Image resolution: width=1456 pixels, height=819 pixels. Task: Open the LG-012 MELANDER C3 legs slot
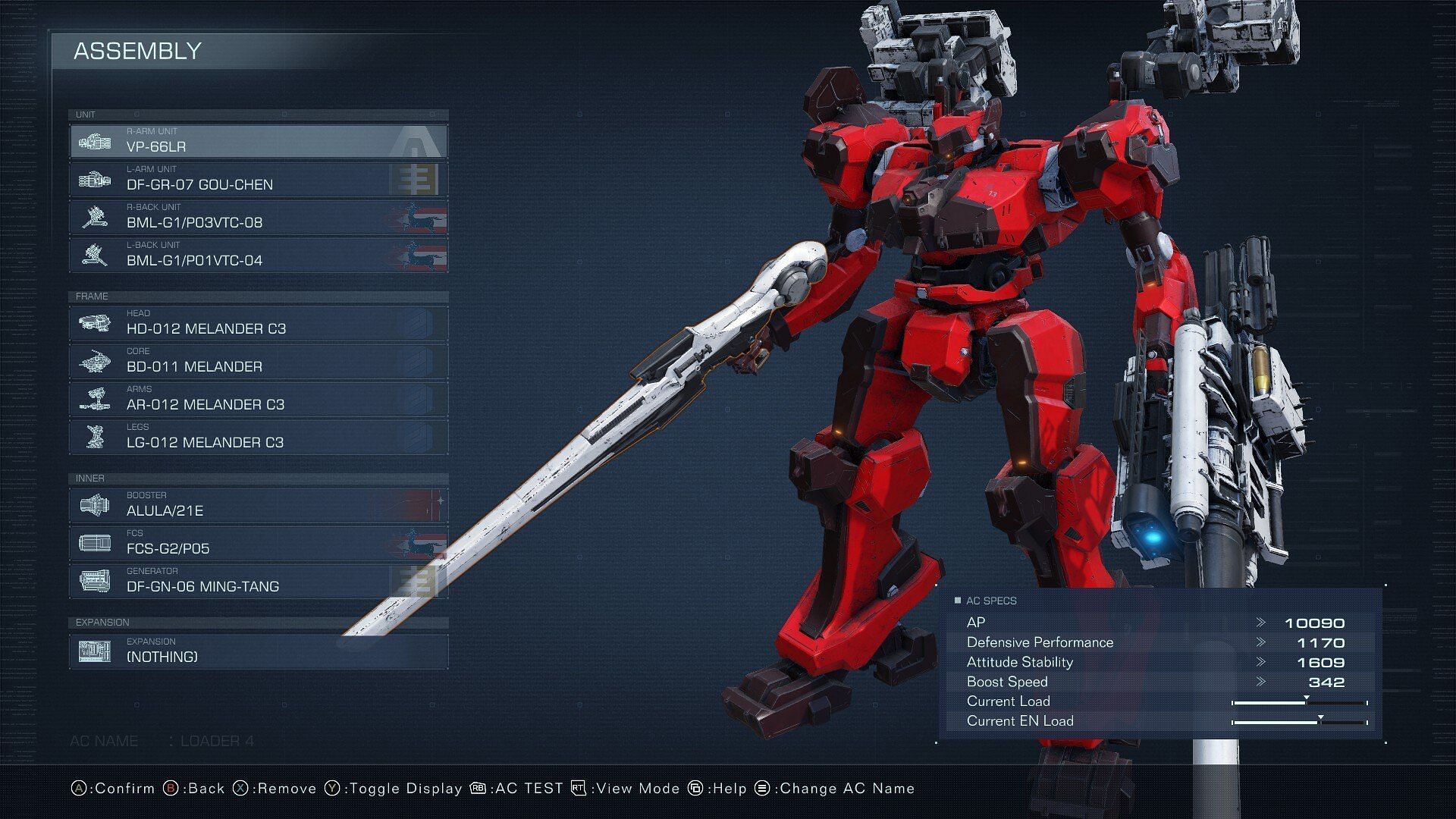[258, 438]
